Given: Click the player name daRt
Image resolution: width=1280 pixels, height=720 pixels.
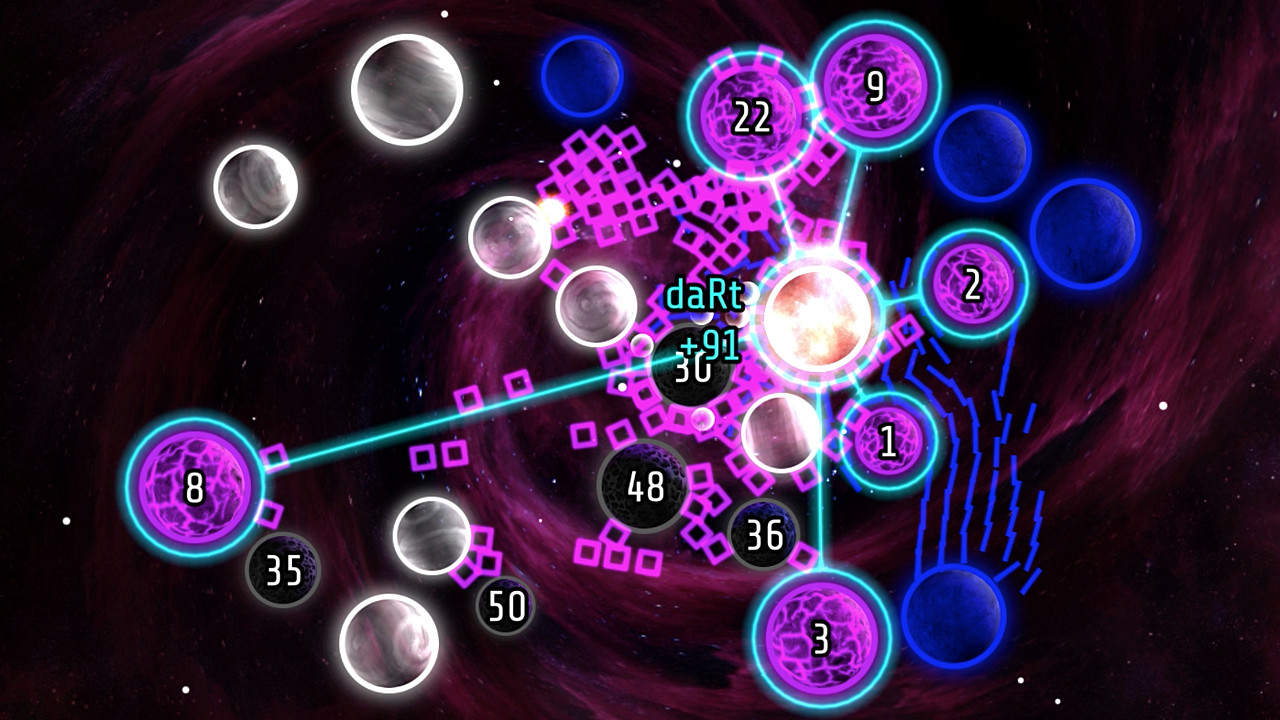Looking at the screenshot, I should 706,295.
